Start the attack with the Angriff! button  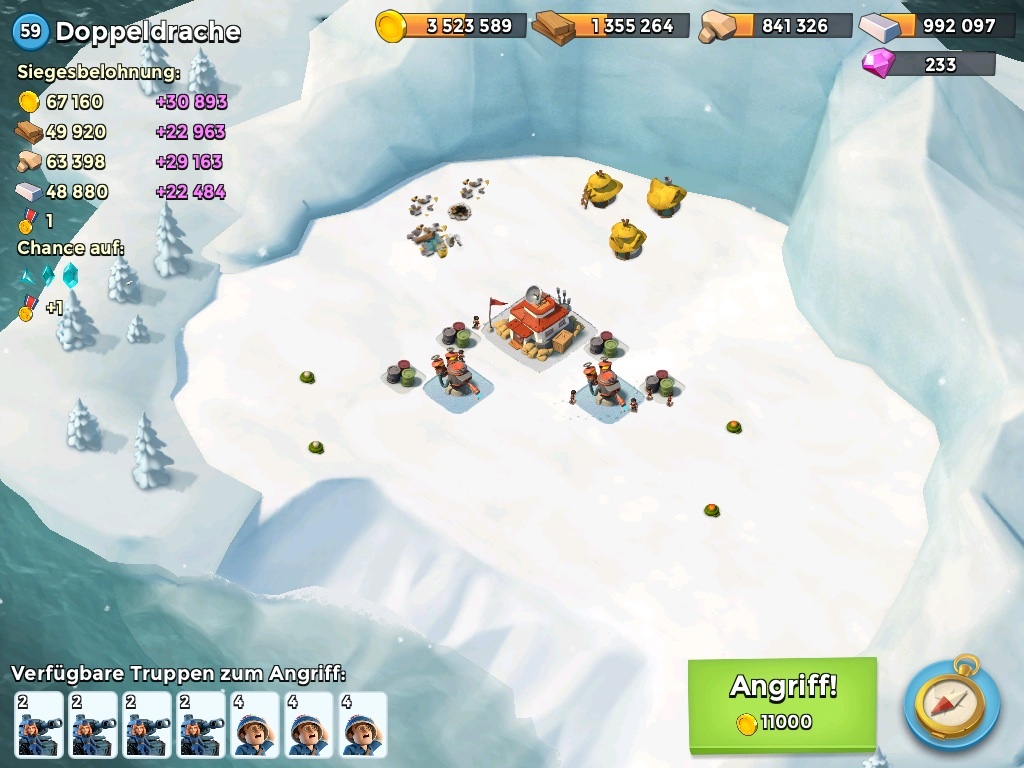point(782,702)
